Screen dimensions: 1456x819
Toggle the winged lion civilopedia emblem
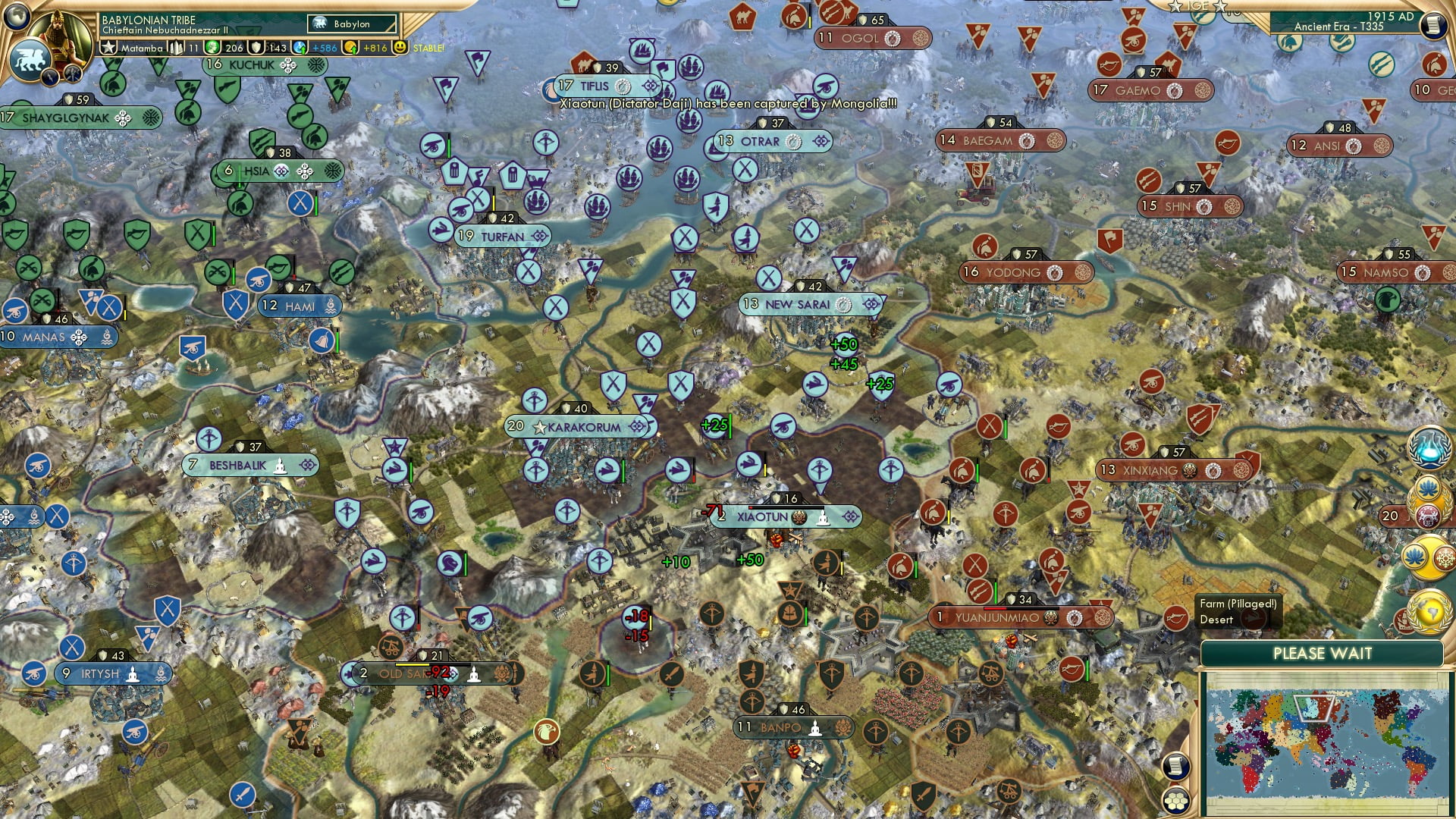click(x=30, y=59)
